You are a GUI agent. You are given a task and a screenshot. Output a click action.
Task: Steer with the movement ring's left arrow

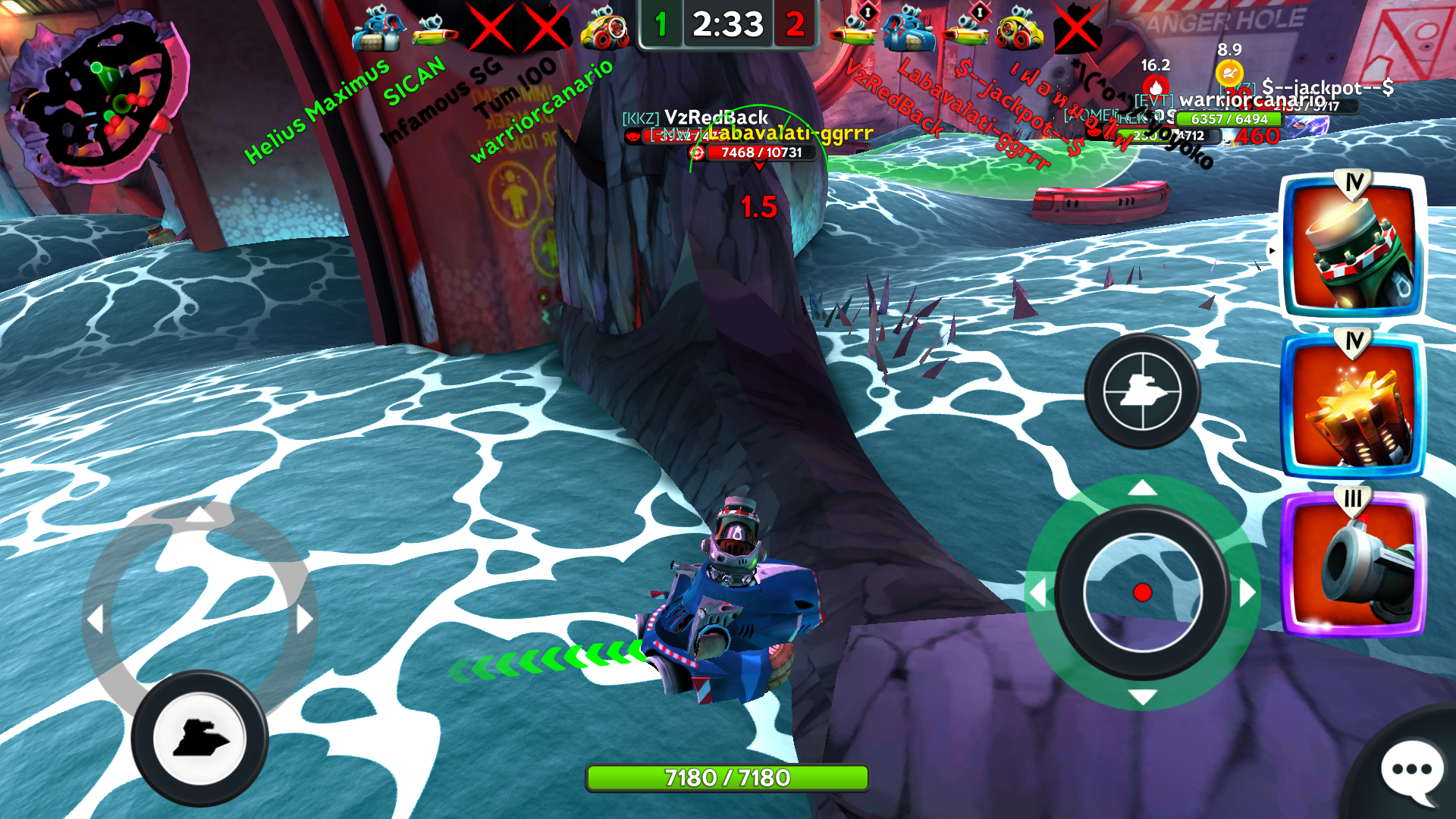click(x=96, y=619)
